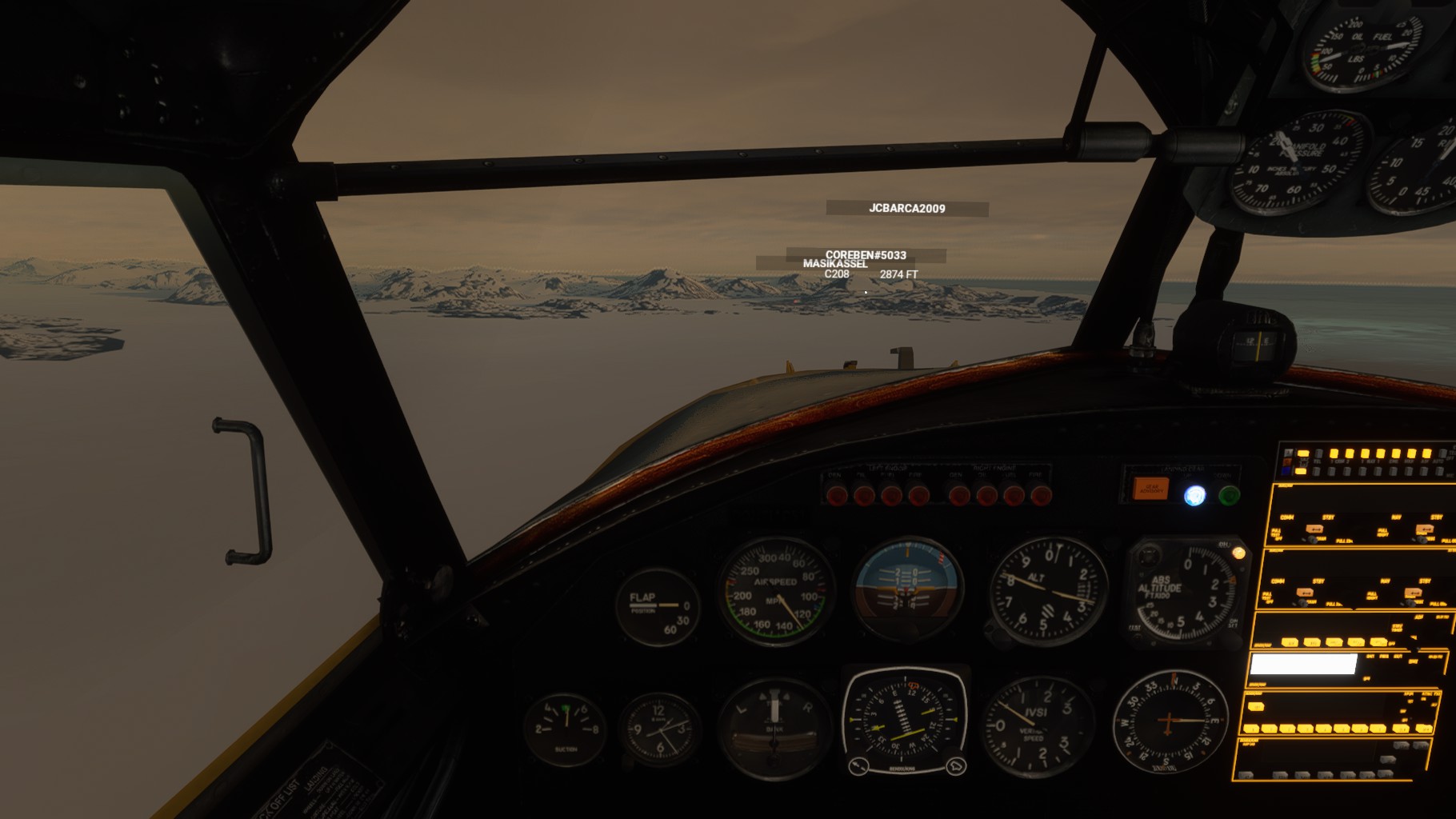1456x819 pixels.
Task: Click the green landing gear DOWN light
Action: [1229, 496]
